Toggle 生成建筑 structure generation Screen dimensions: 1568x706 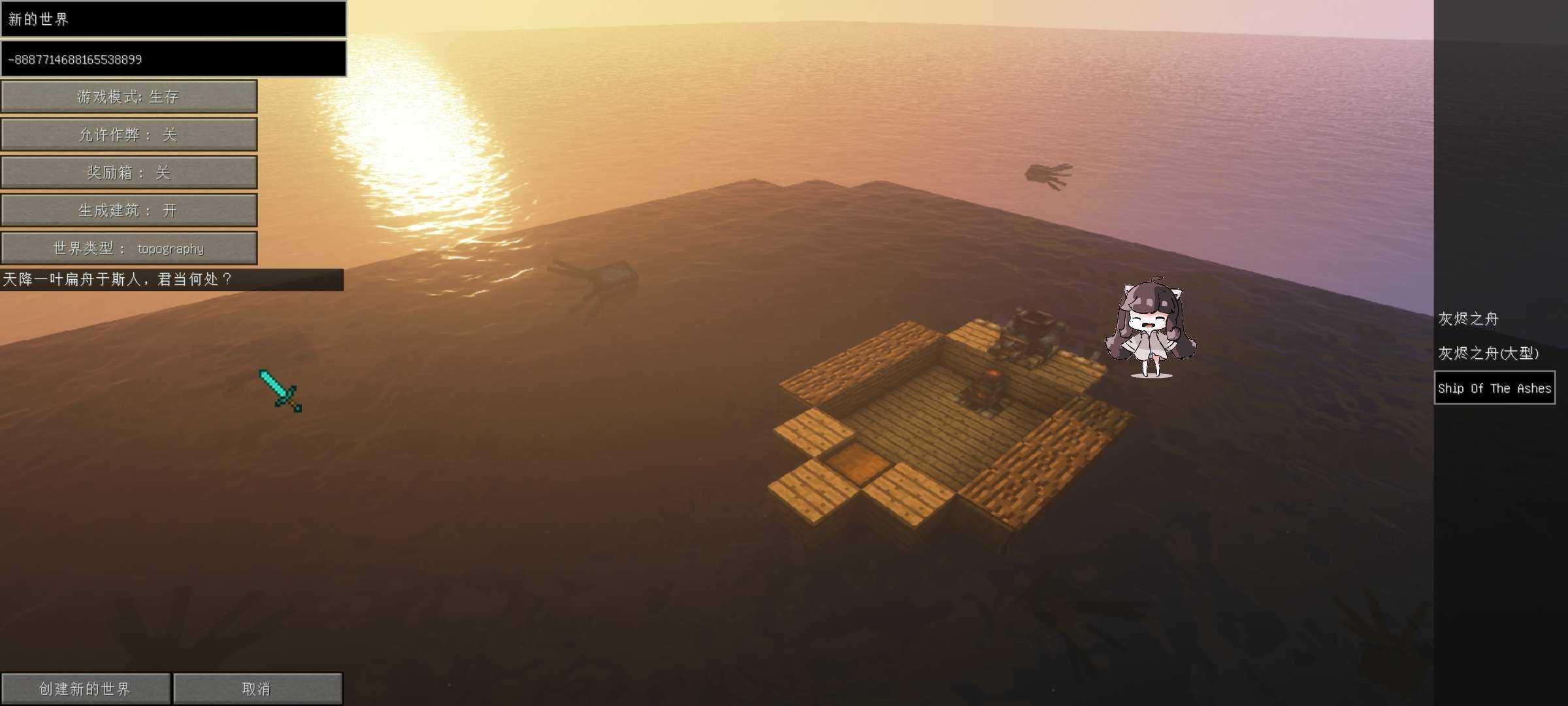[129, 210]
